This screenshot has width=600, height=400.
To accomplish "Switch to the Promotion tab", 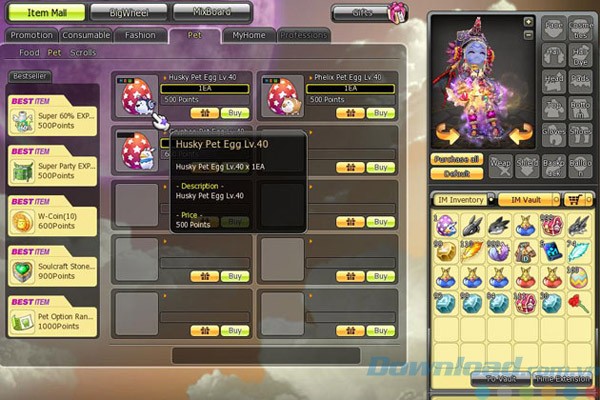I will pyautogui.click(x=31, y=35).
